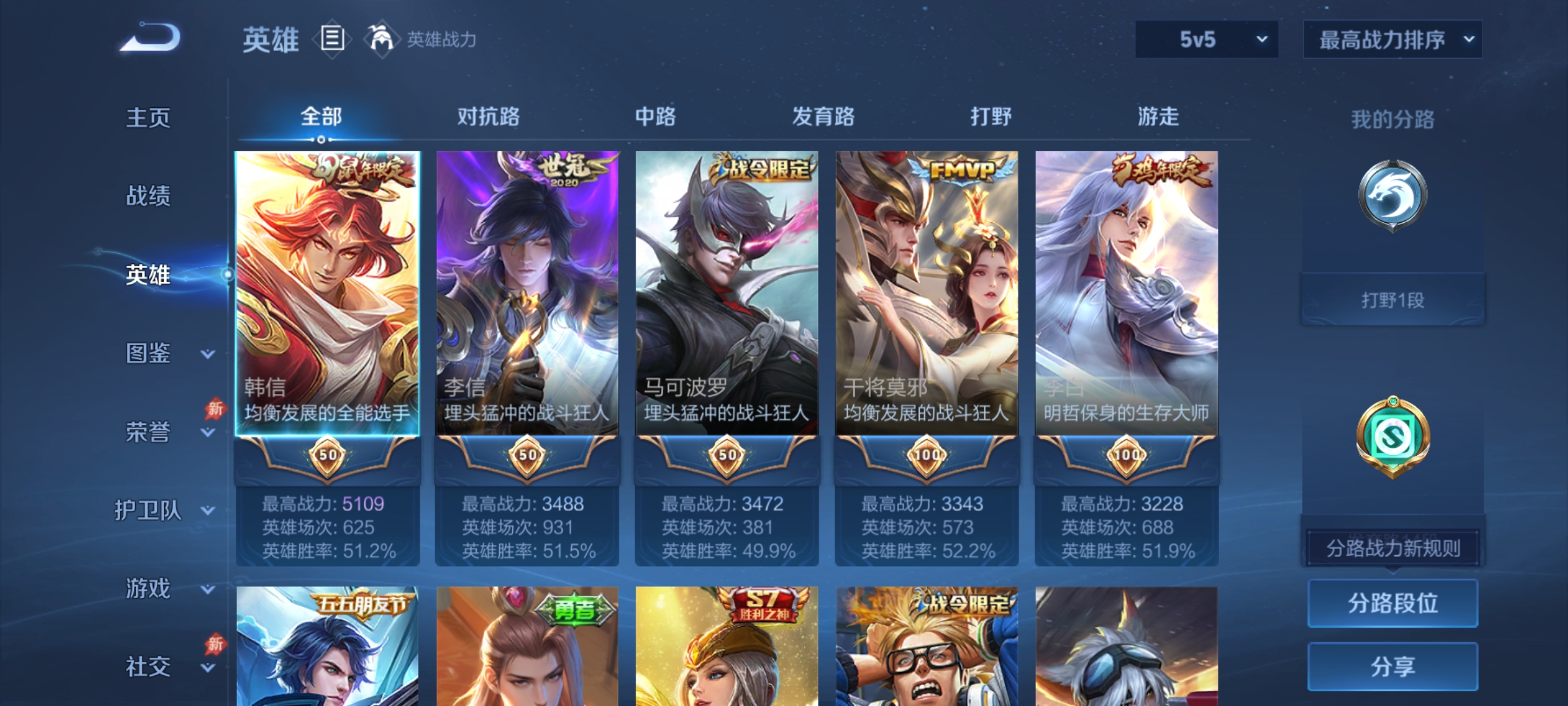Screen dimensions: 1568x706
Task: Open the 5v5 mode dropdown
Action: click(x=1207, y=39)
